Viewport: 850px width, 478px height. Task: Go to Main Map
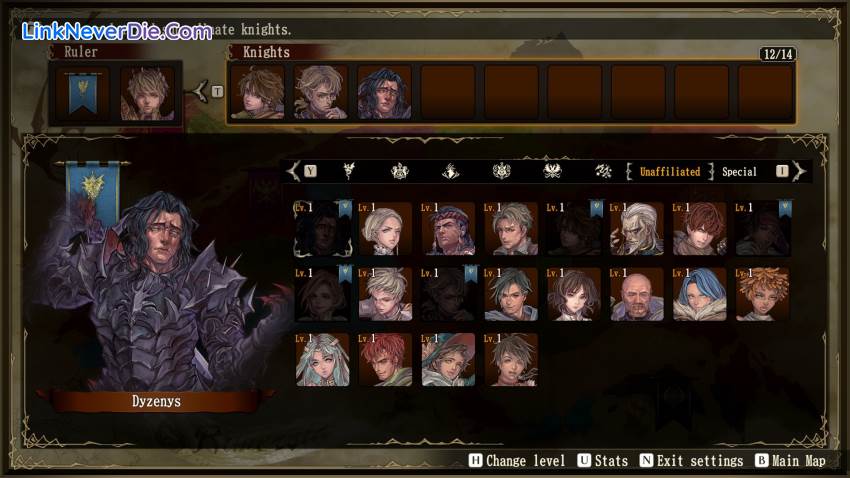791,461
